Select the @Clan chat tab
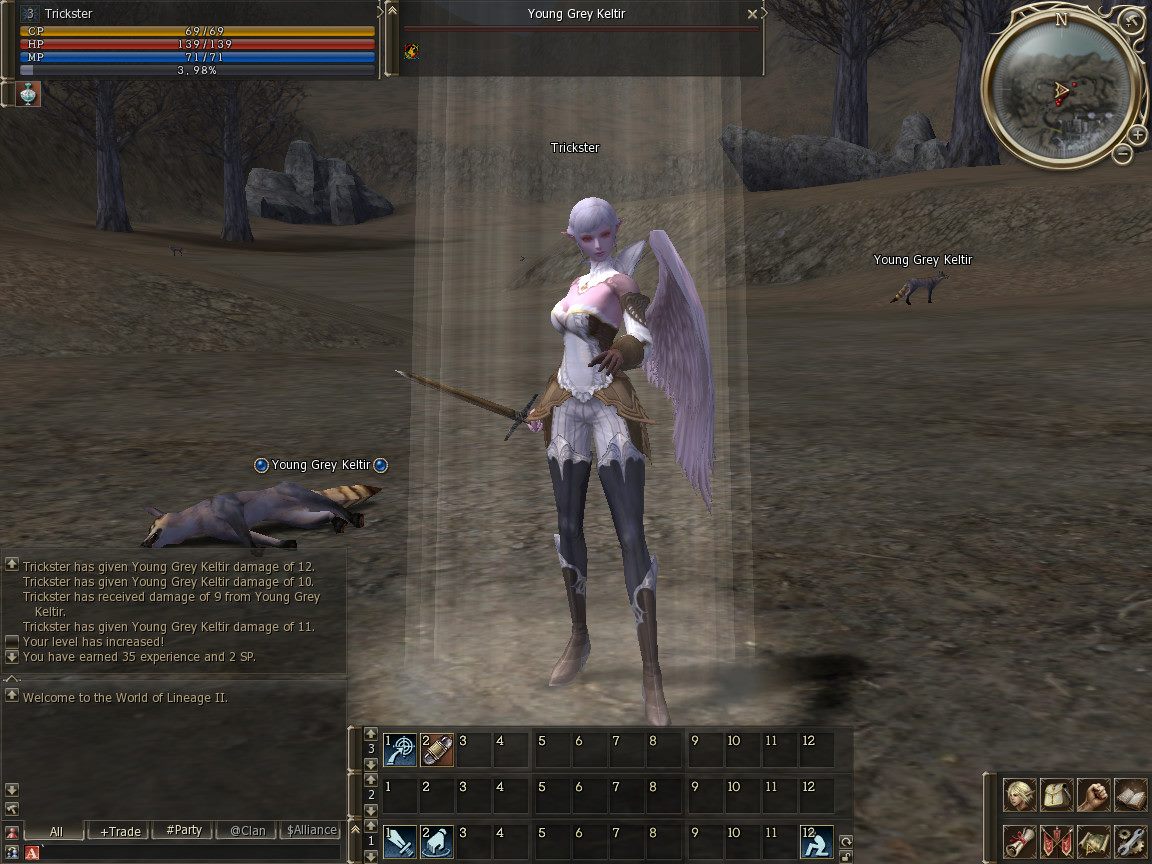This screenshot has width=1152, height=864. 247,831
